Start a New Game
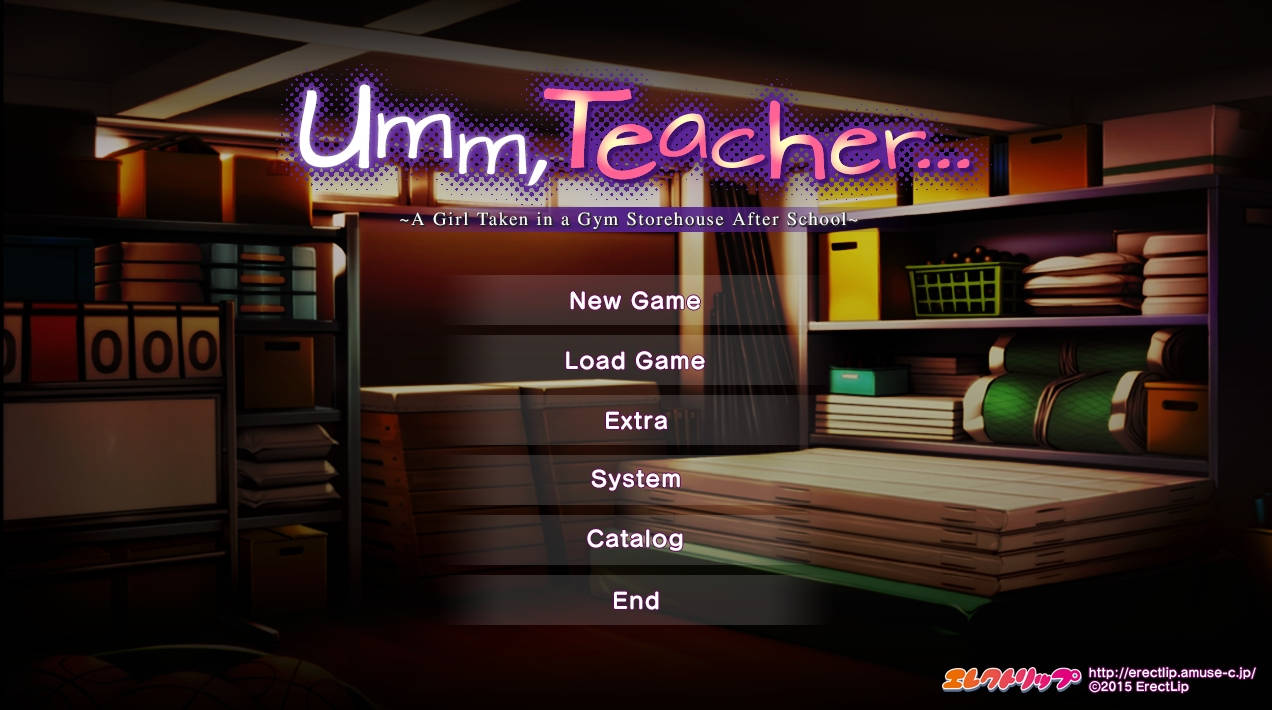The width and height of the screenshot is (1272, 710). (635, 301)
